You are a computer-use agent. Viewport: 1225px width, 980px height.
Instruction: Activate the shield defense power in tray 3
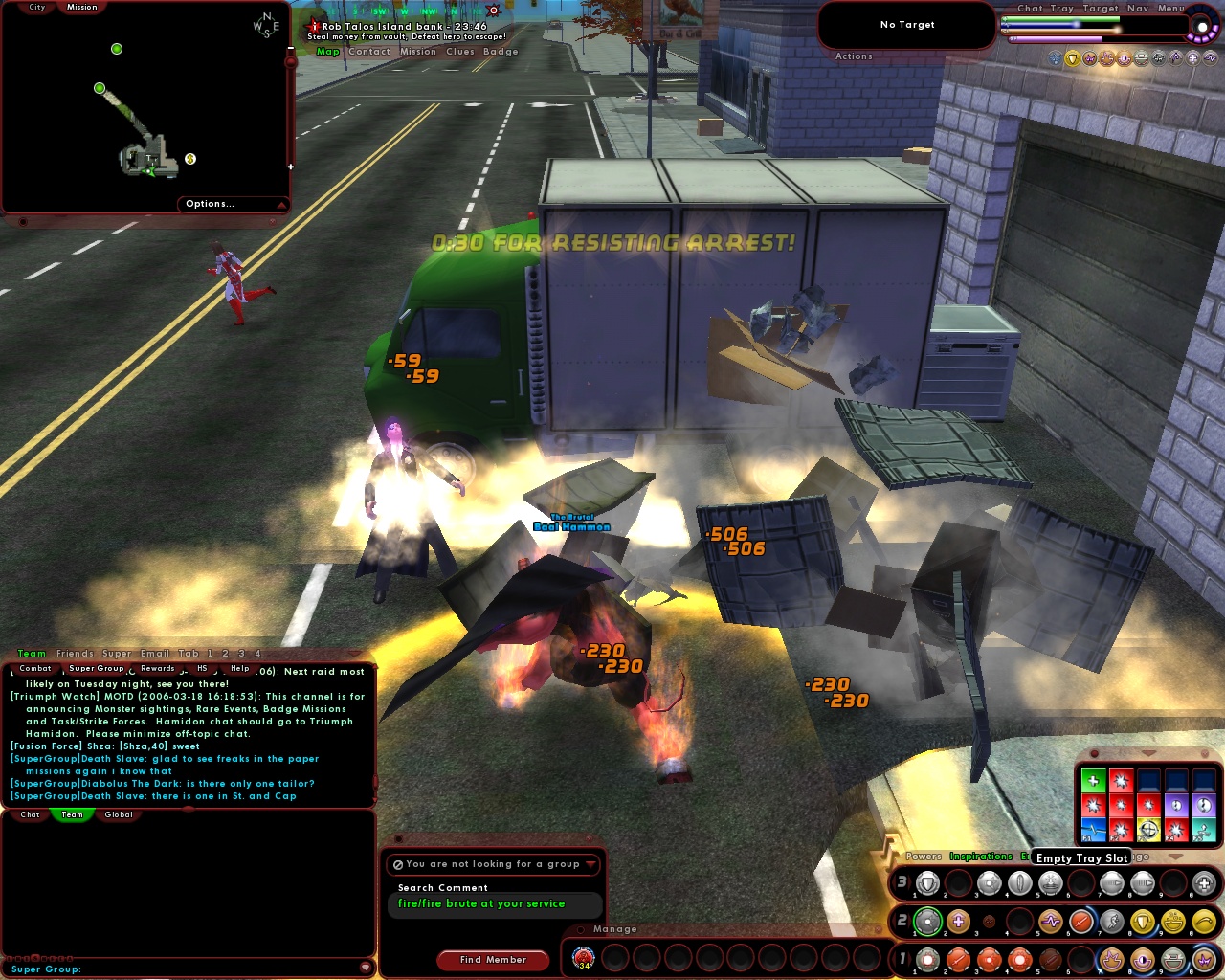coord(927,882)
